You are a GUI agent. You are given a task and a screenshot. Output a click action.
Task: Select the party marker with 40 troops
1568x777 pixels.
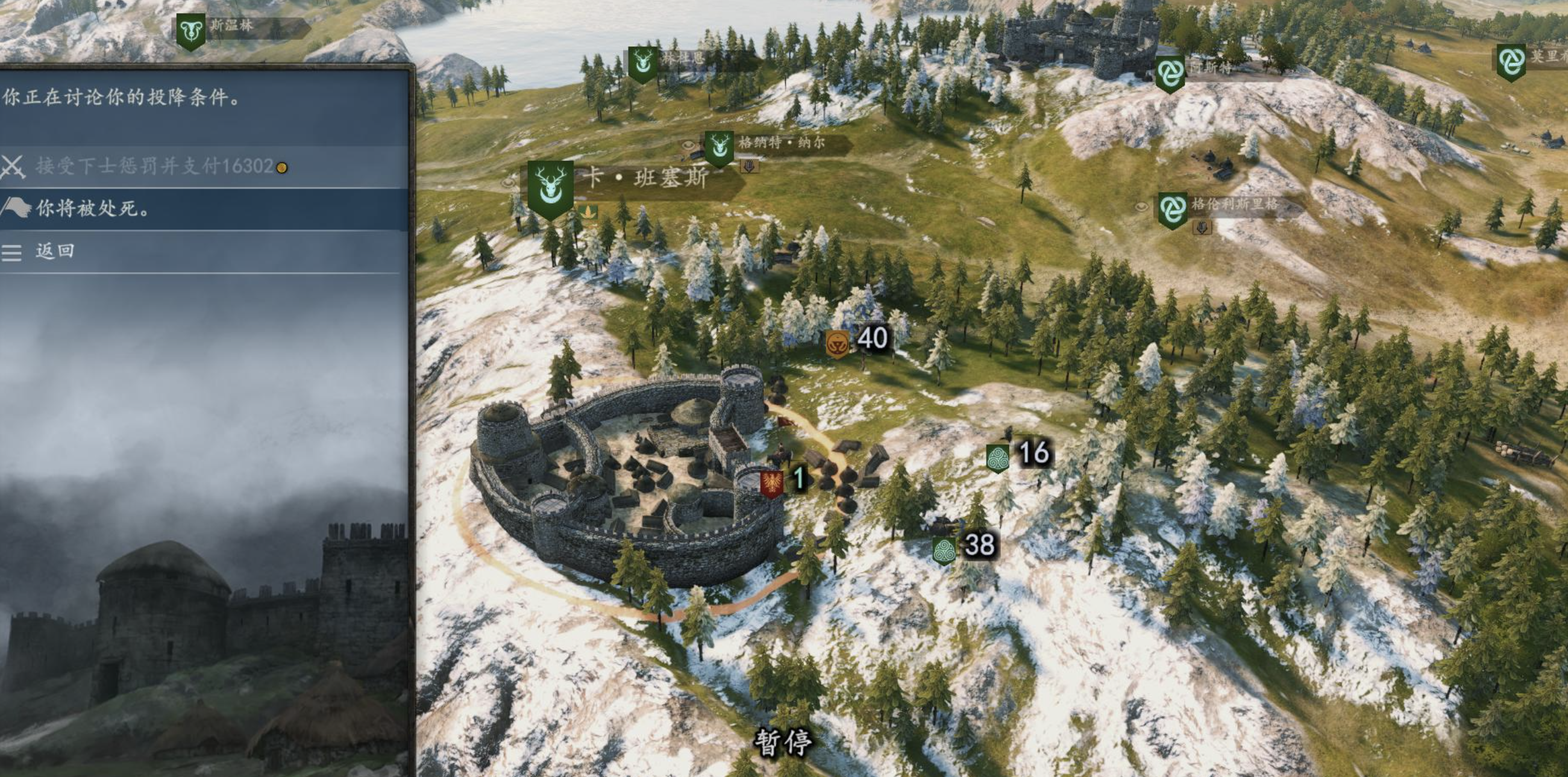pyautogui.click(x=838, y=345)
